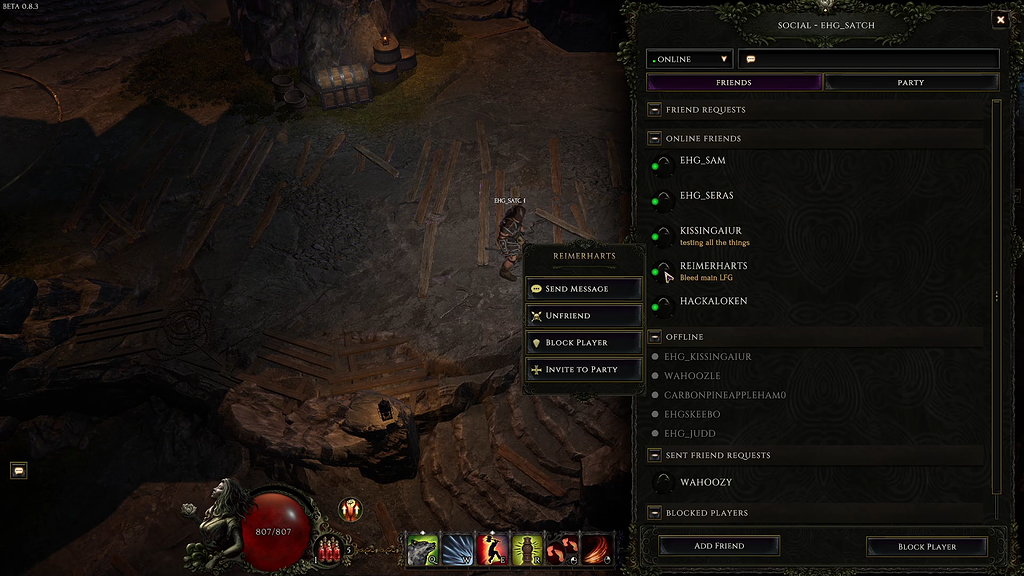Collapse the Offline friends section
Image resolution: width=1024 pixels, height=576 pixels.
coord(655,337)
